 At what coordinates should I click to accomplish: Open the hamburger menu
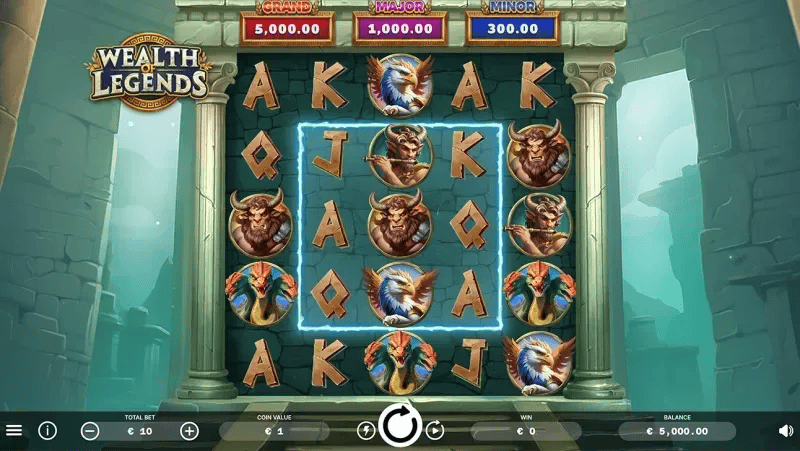14,431
